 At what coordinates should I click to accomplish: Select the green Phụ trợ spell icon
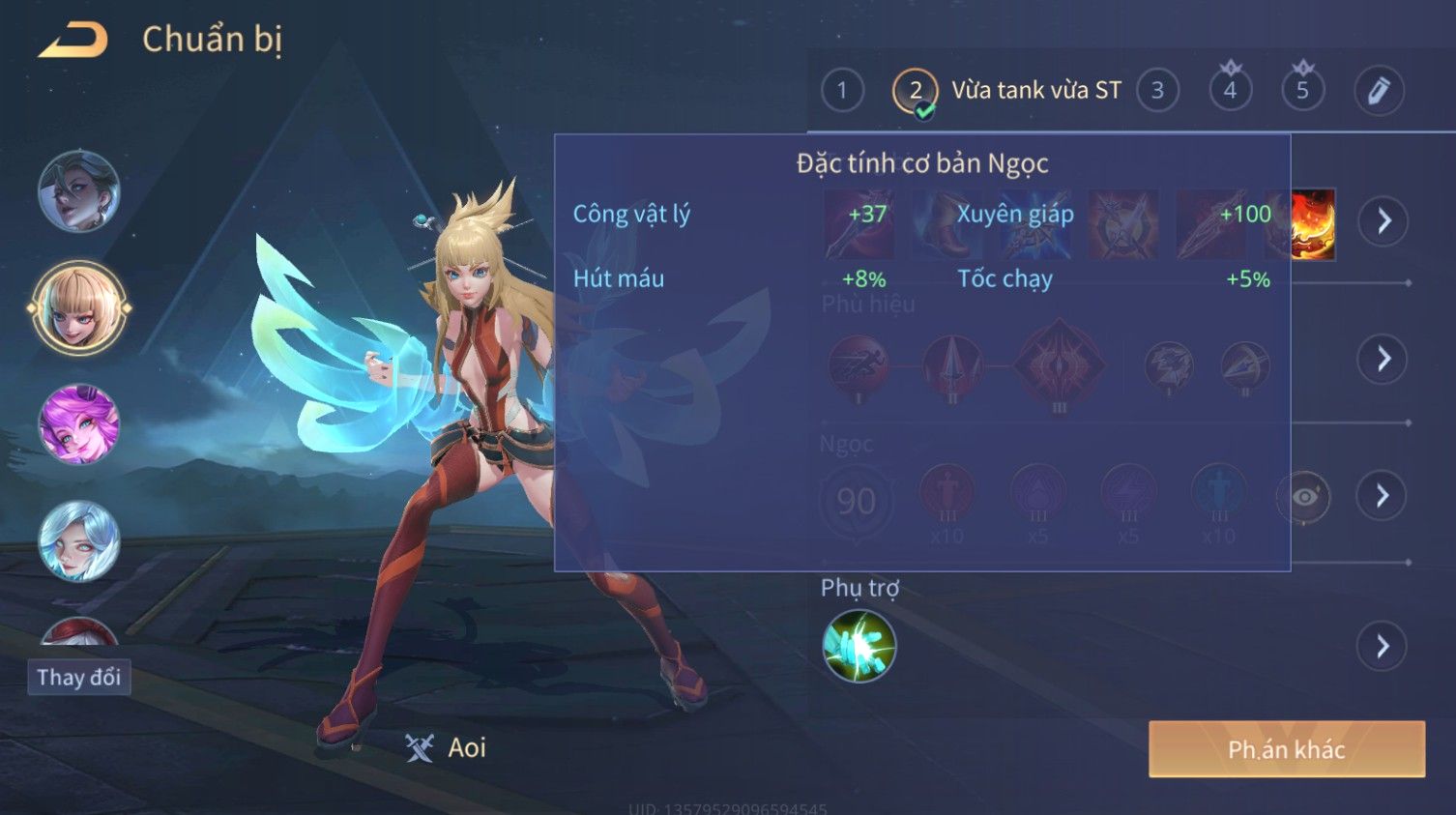[x=859, y=646]
